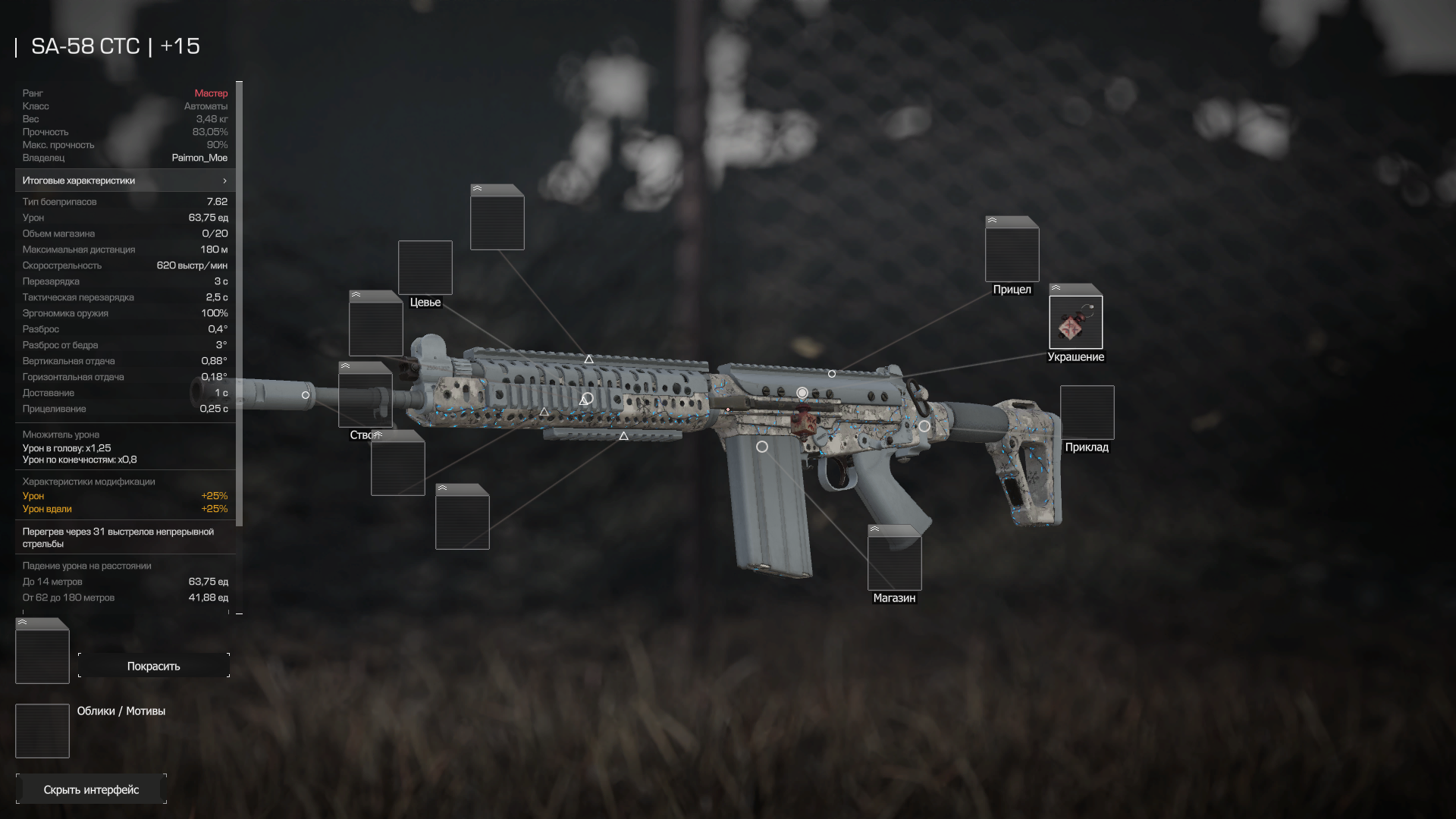Select the Украшение charm slot
Image resolution: width=1456 pixels, height=819 pixels.
[x=1075, y=322]
